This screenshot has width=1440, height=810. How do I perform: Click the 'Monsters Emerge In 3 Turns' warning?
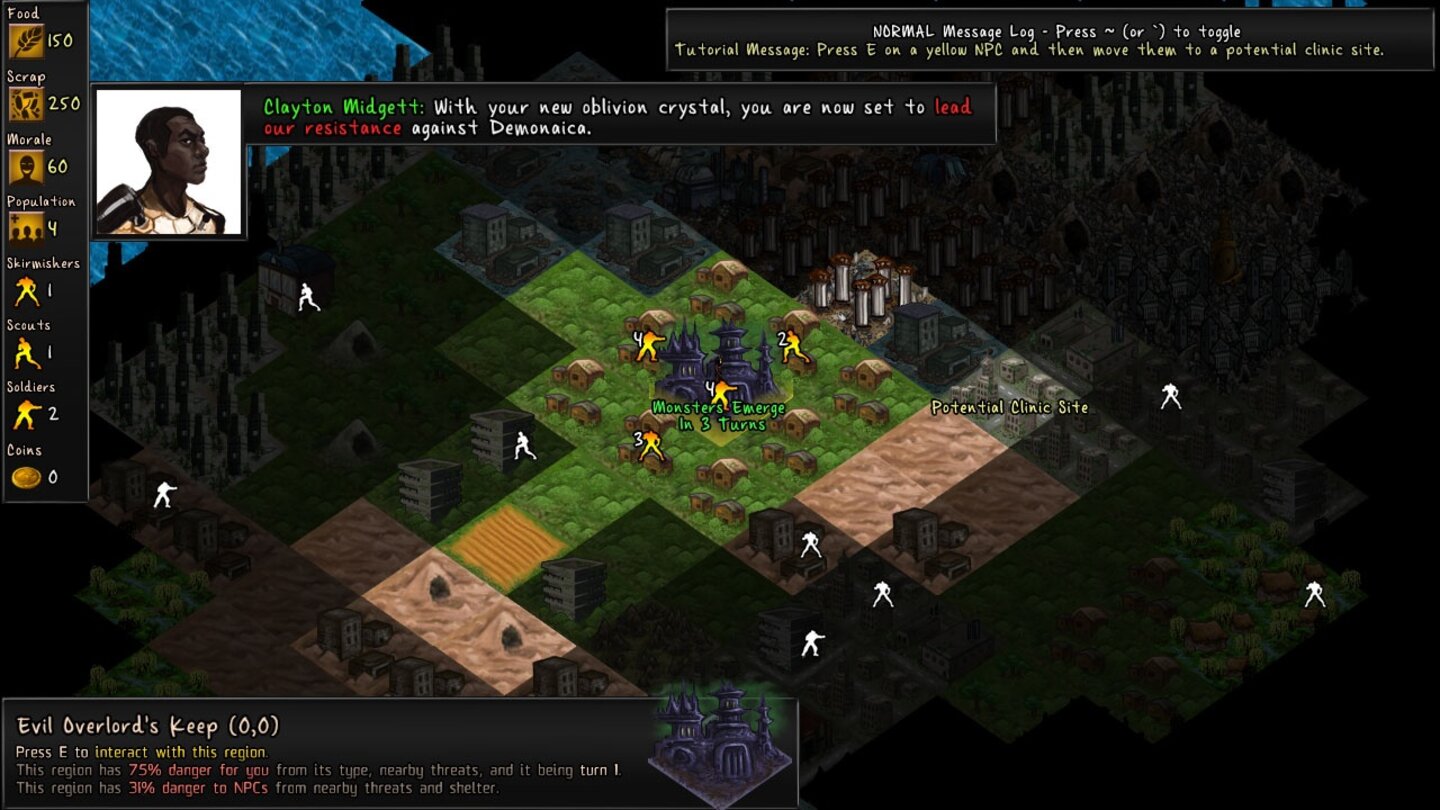point(718,414)
